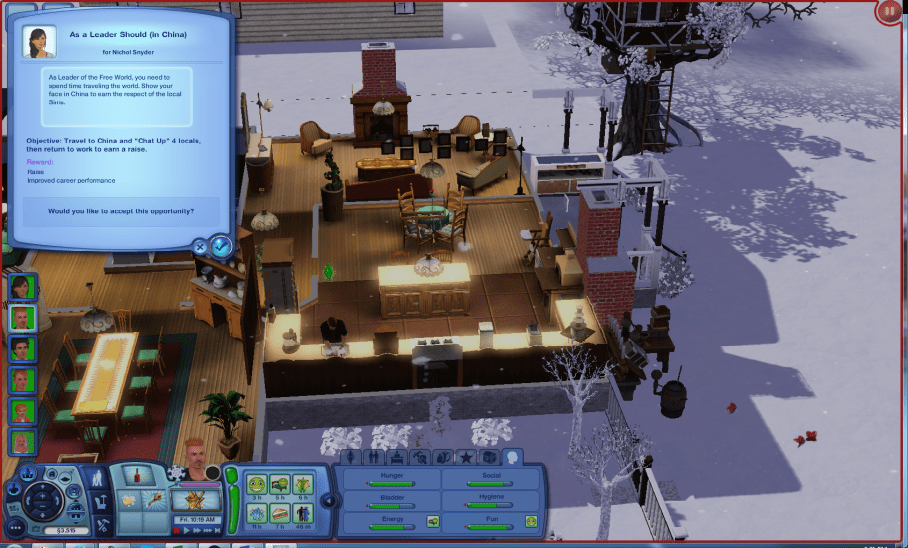Open the options menu with three dots
This screenshot has height=548, width=908.
15,526
